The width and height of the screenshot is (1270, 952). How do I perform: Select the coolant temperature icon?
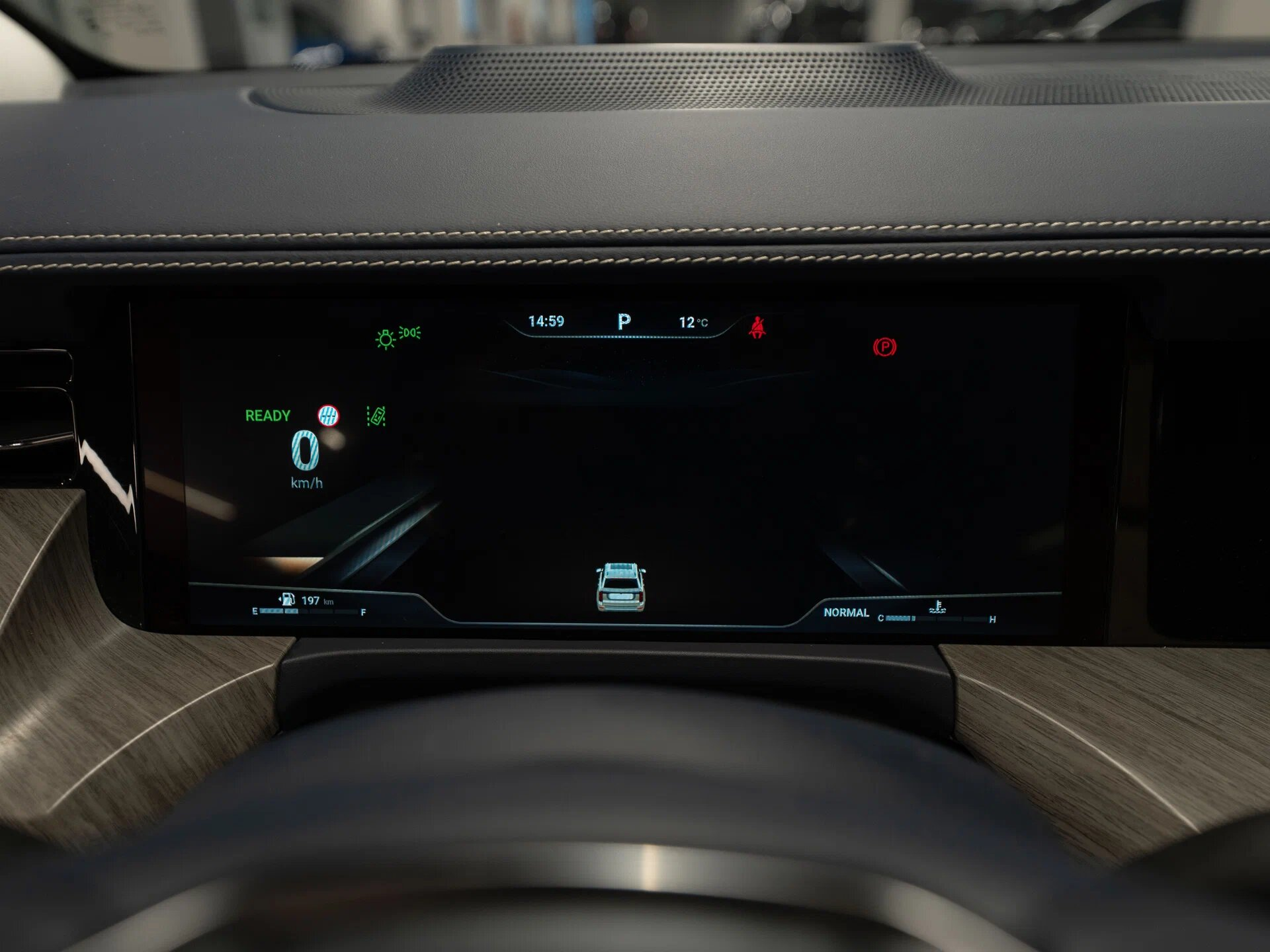coord(937,607)
